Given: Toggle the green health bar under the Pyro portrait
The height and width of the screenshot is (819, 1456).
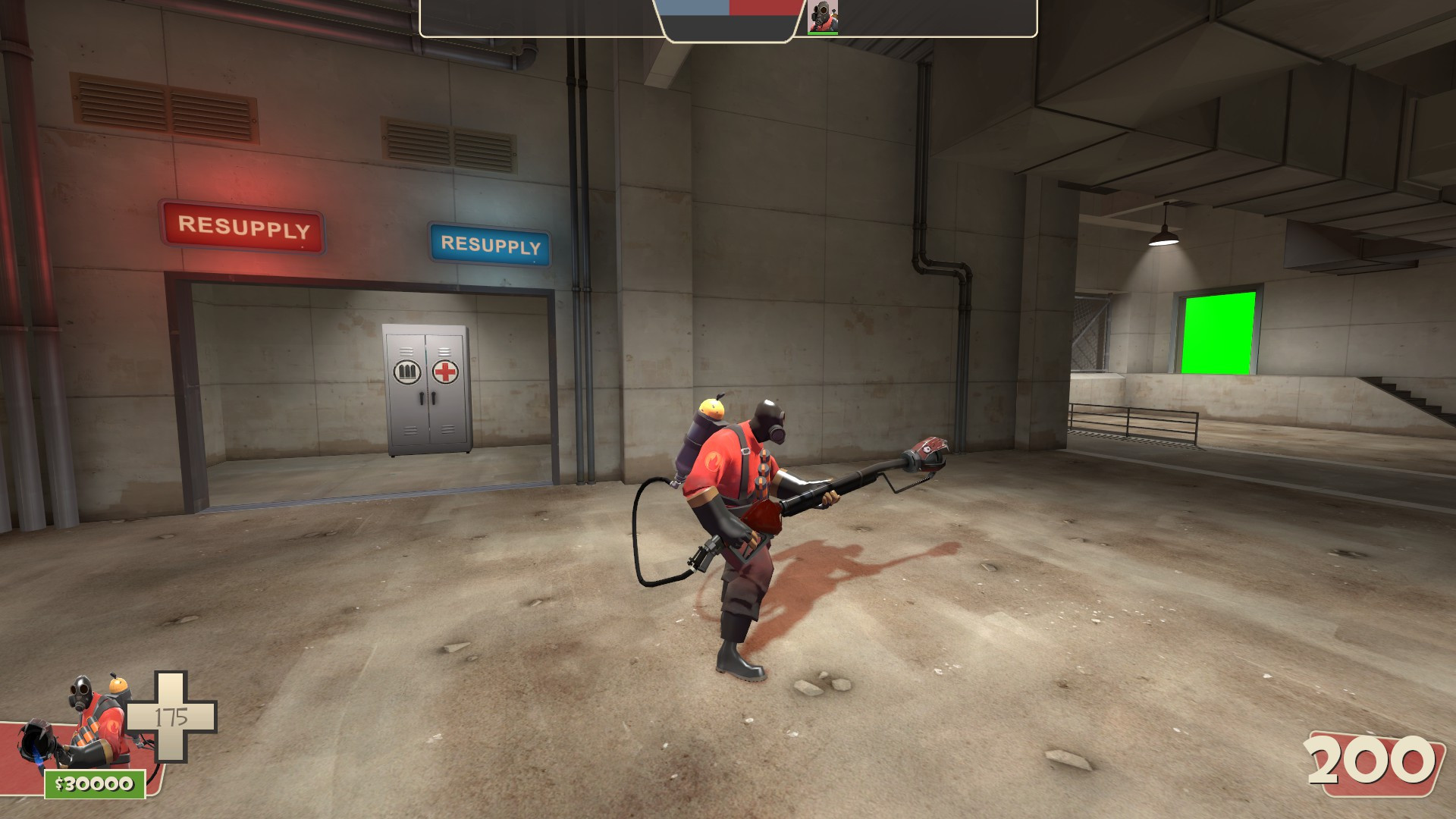Looking at the screenshot, I should pos(823,32).
